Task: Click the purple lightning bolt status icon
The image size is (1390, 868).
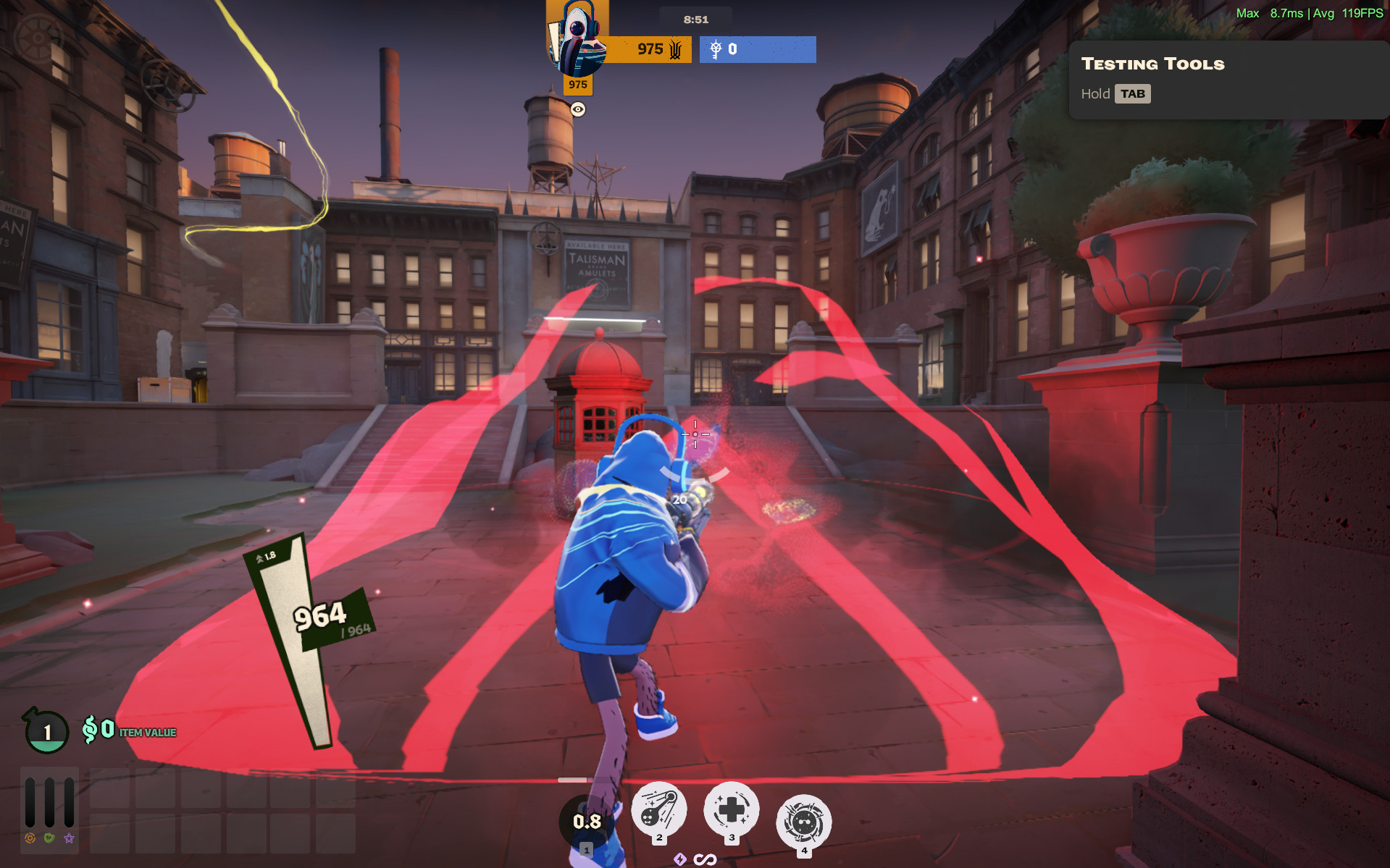Action: [x=679, y=859]
